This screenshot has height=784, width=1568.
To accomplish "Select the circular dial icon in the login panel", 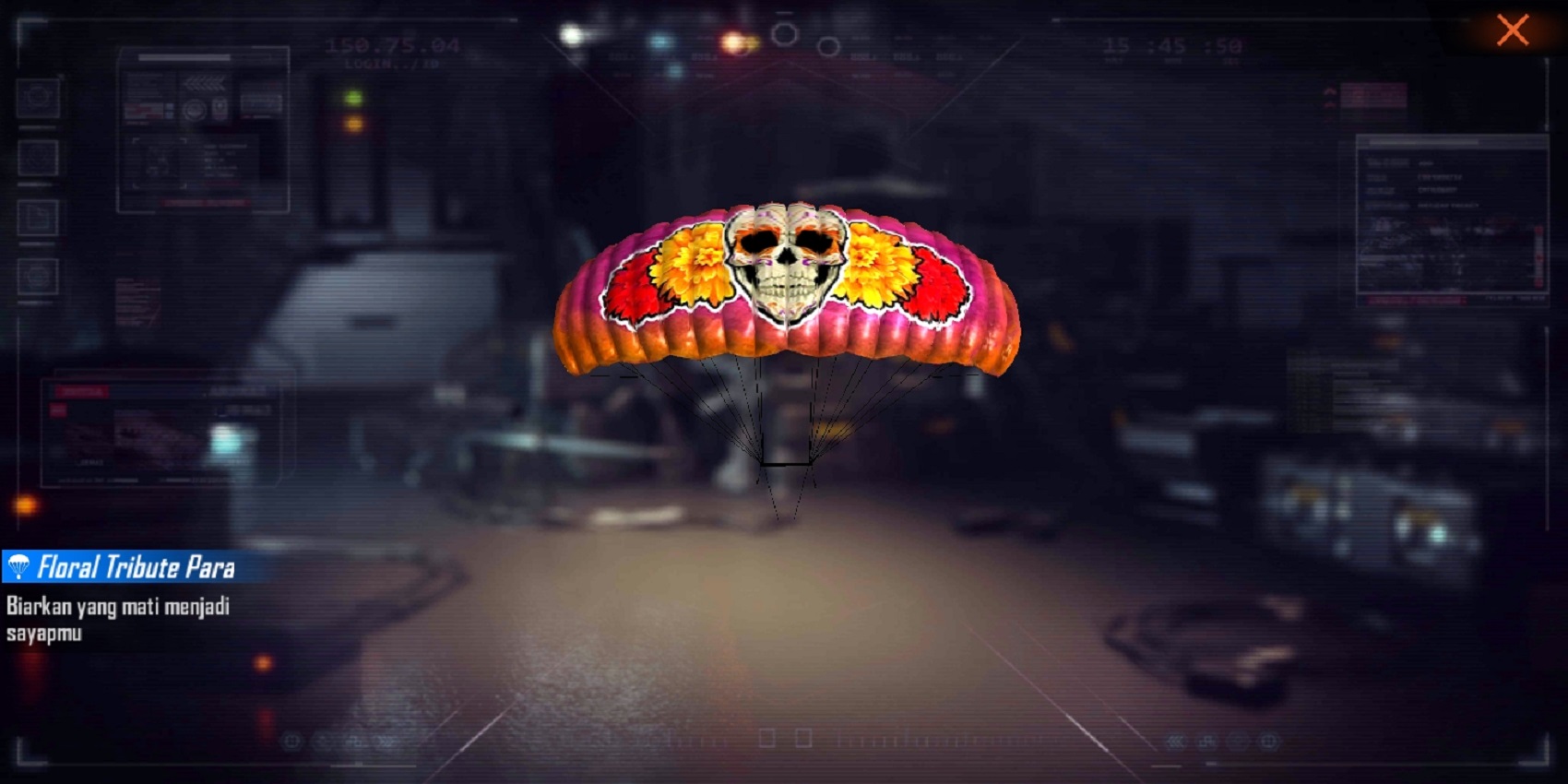I will (196, 110).
